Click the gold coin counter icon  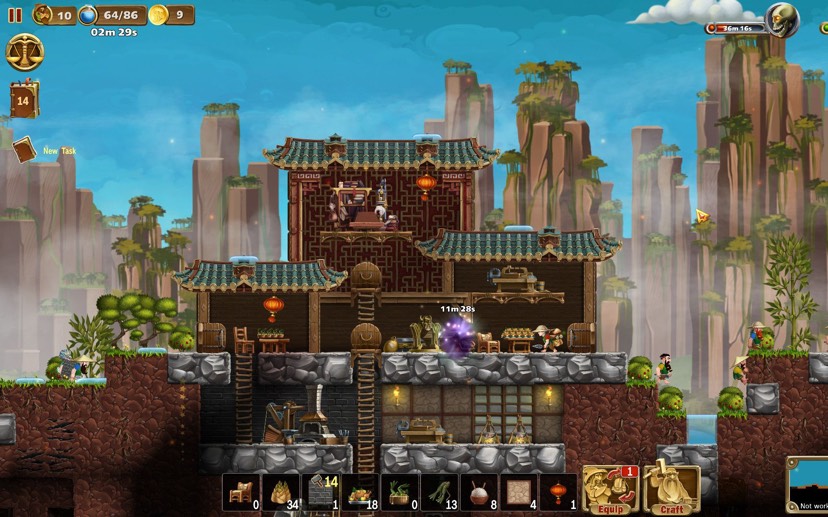pos(158,15)
